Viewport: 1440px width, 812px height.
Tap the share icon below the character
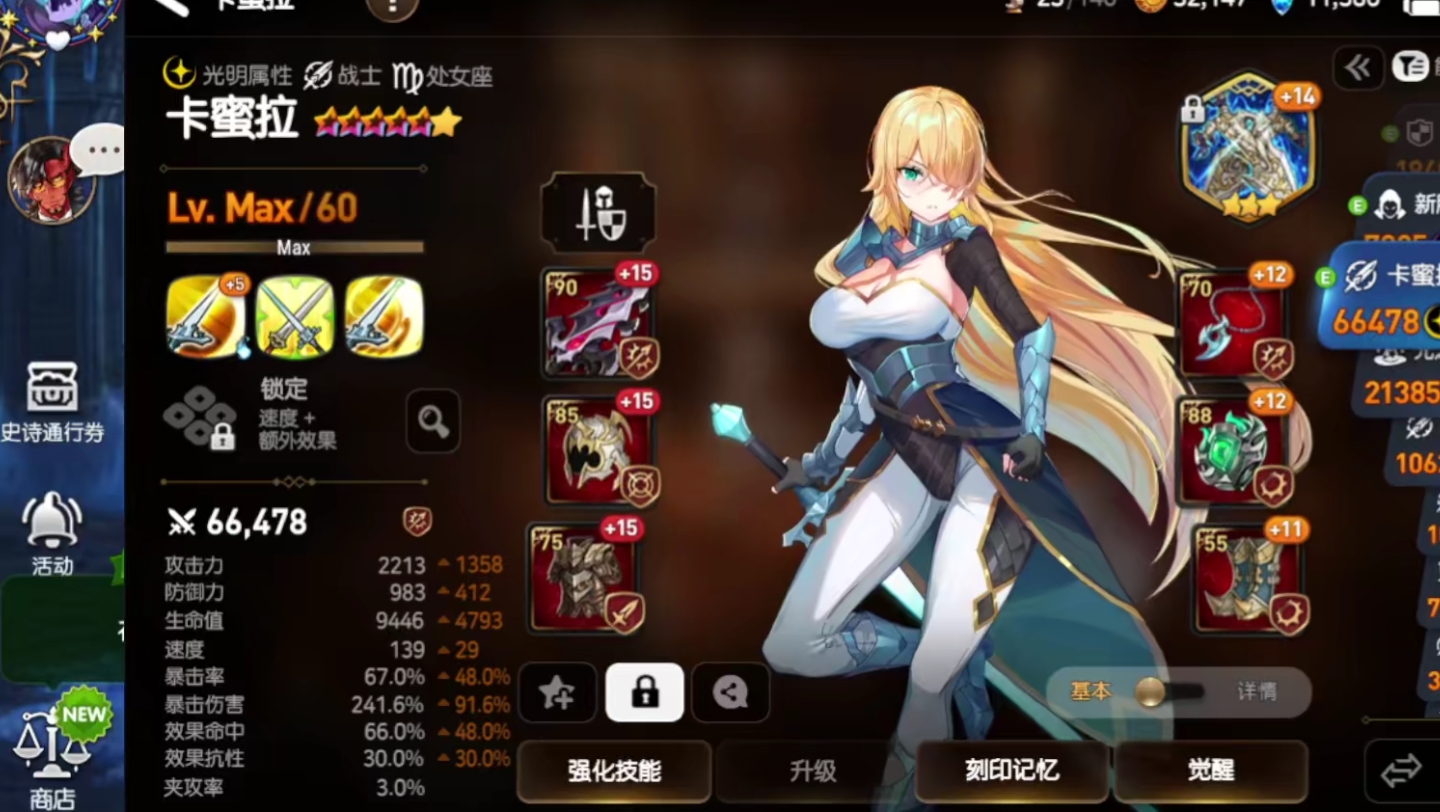(x=729, y=692)
